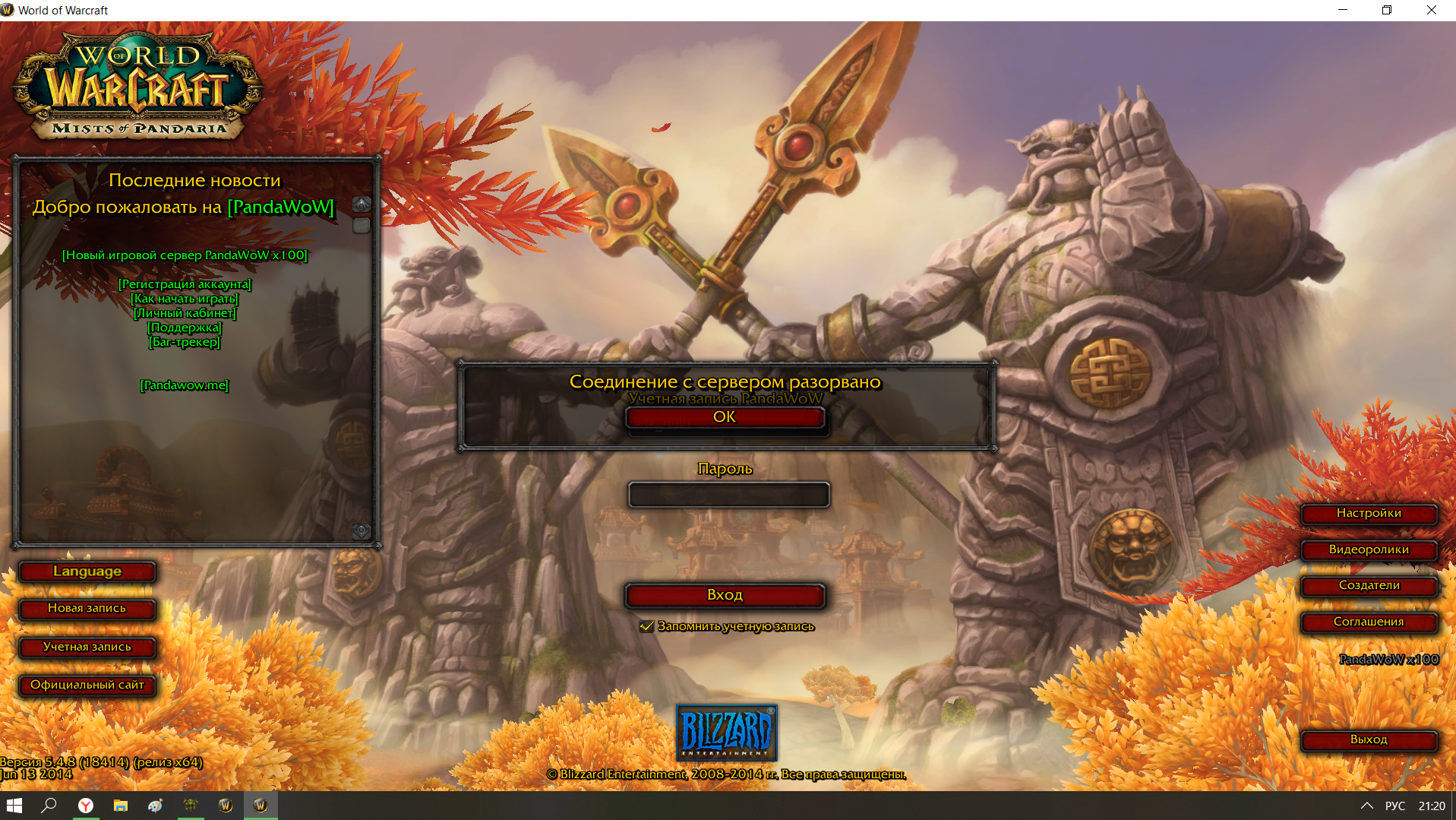
Task: Log in with the Вход button
Action: (725, 595)
